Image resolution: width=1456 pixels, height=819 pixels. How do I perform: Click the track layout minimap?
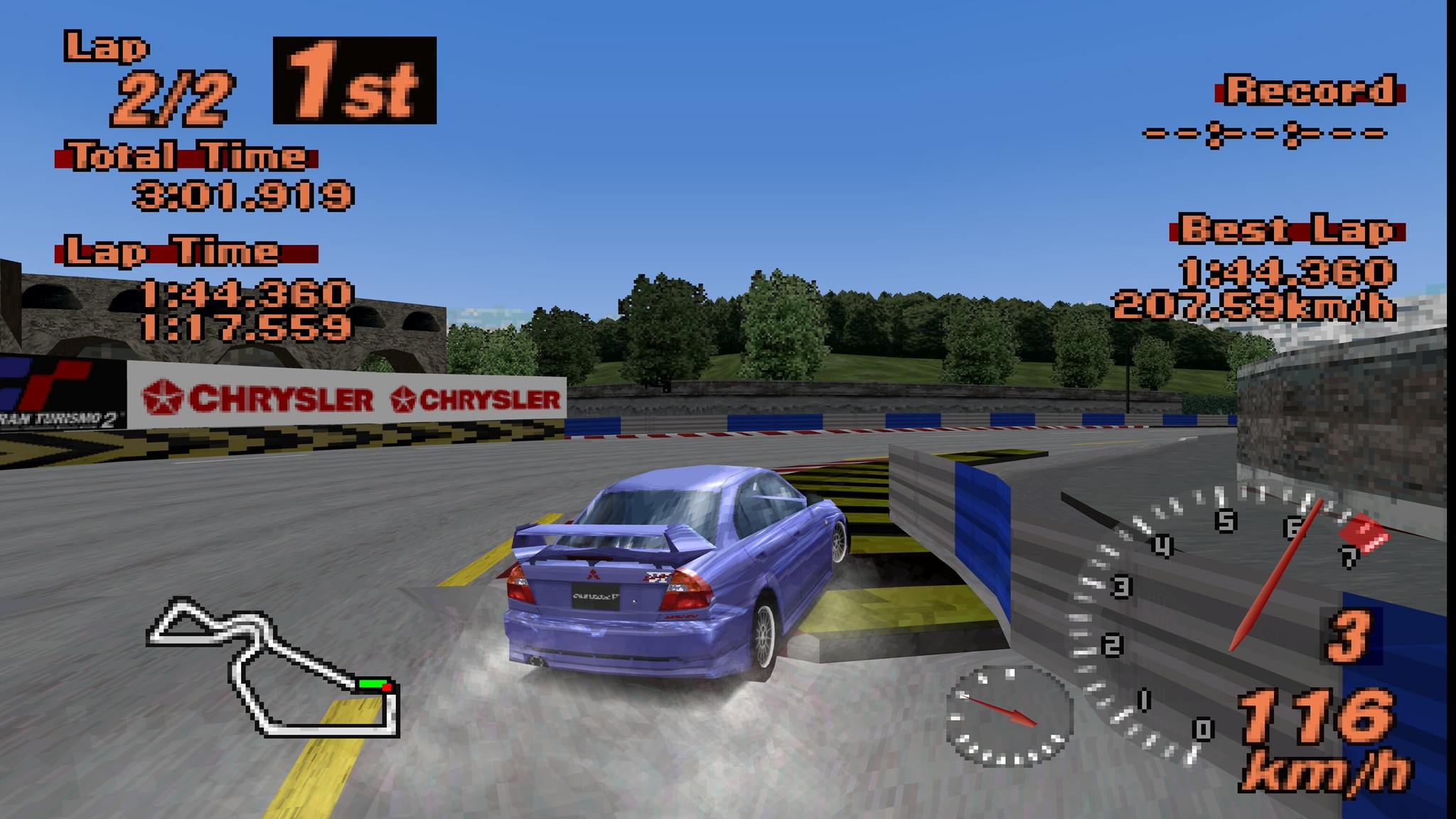[272, 666]
